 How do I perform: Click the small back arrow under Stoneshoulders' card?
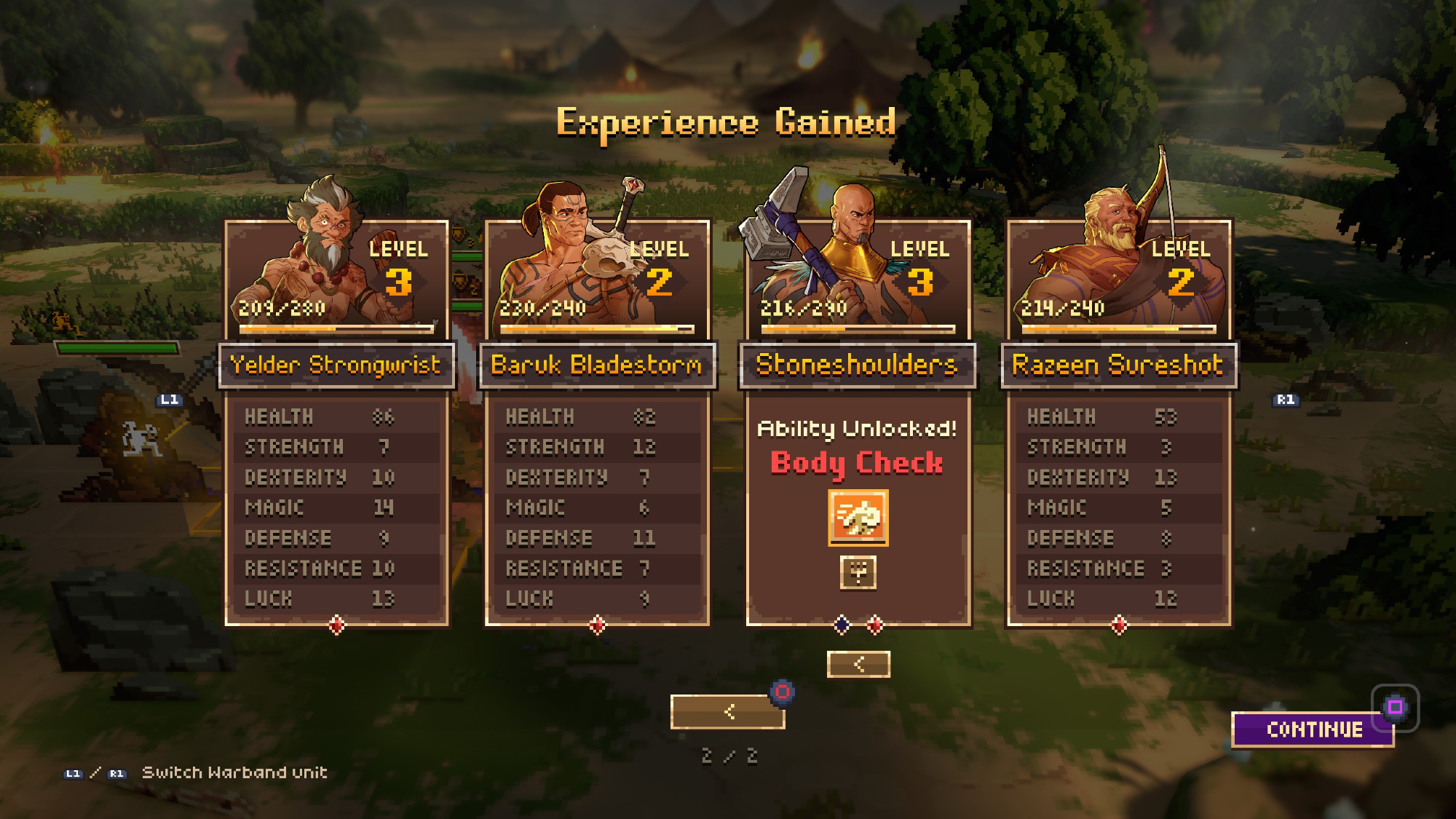point(858,664)
